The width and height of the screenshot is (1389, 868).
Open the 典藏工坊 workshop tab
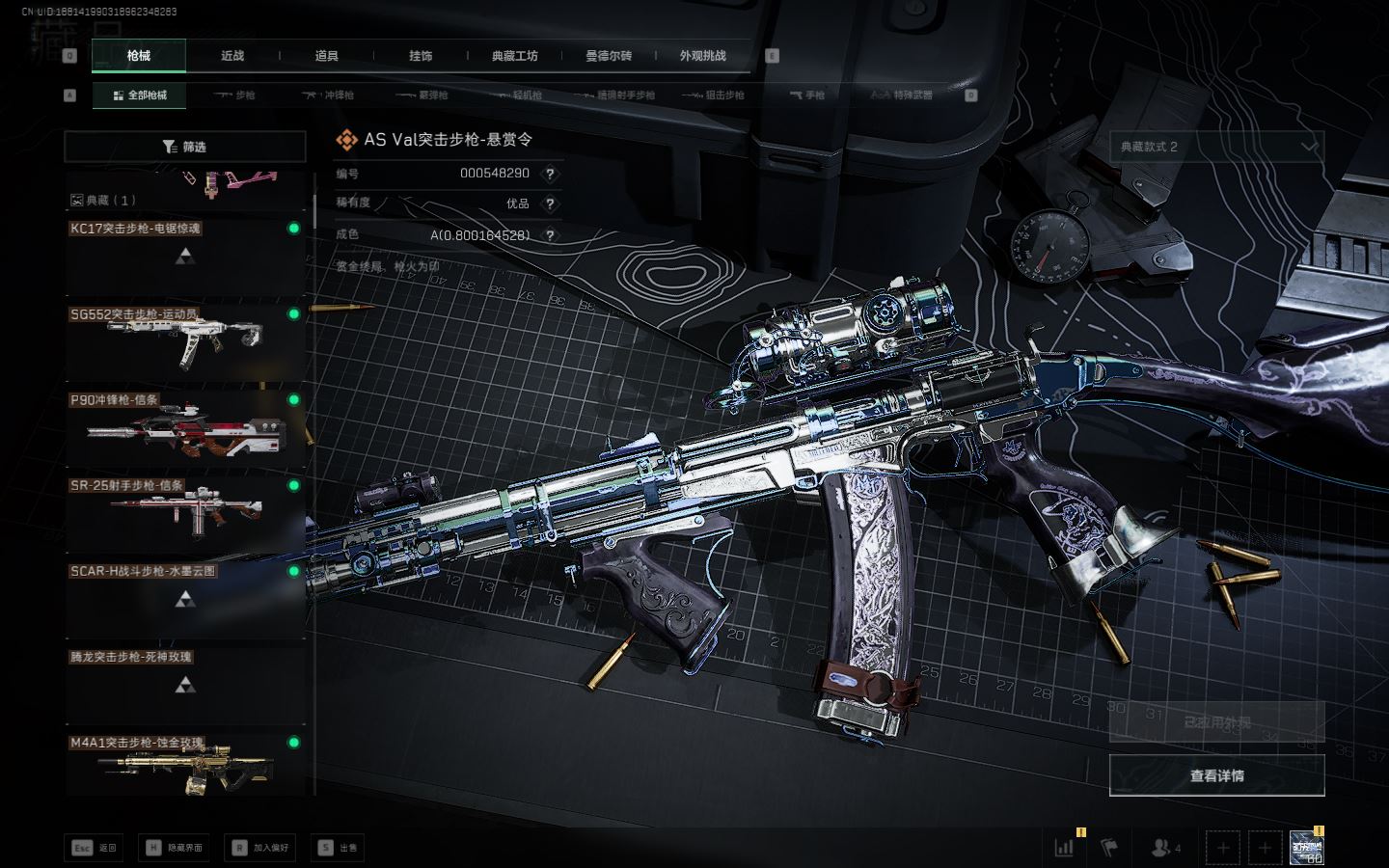(514, 56)
